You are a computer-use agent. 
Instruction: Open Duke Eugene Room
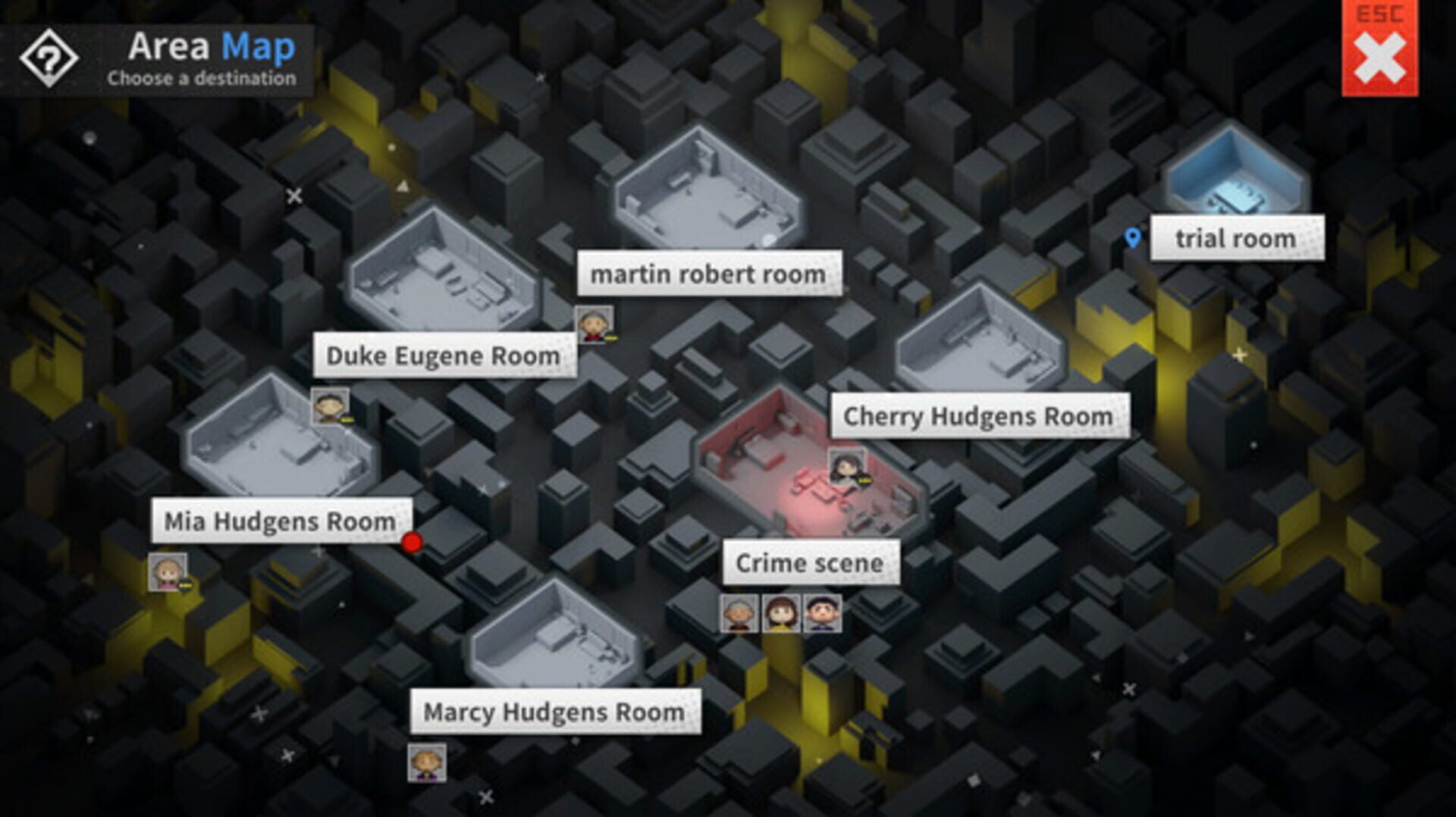pos(442,355)
